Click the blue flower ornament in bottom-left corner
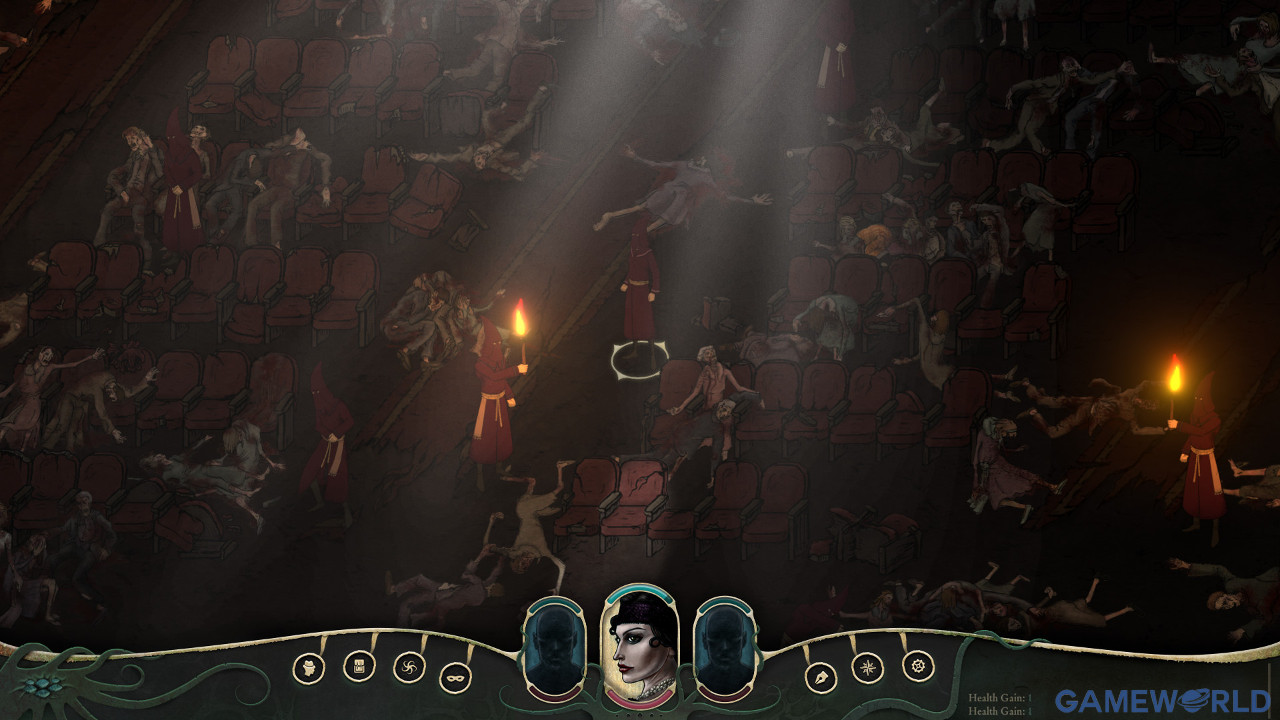This screenshot has height=720, width=1280. pyautogui.click(x=42, y=688)
